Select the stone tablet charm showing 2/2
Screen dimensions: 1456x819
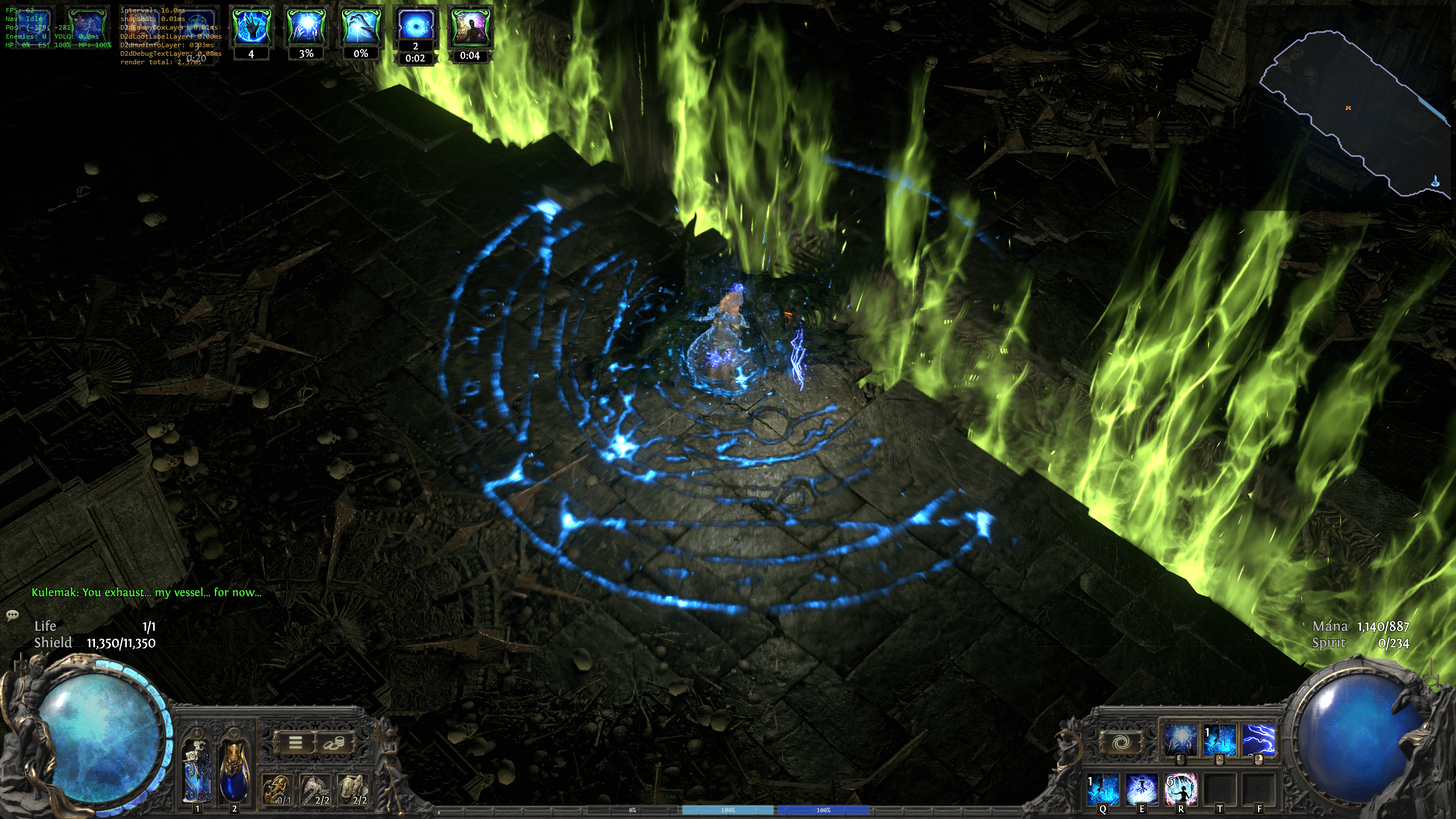pos(353,789)
